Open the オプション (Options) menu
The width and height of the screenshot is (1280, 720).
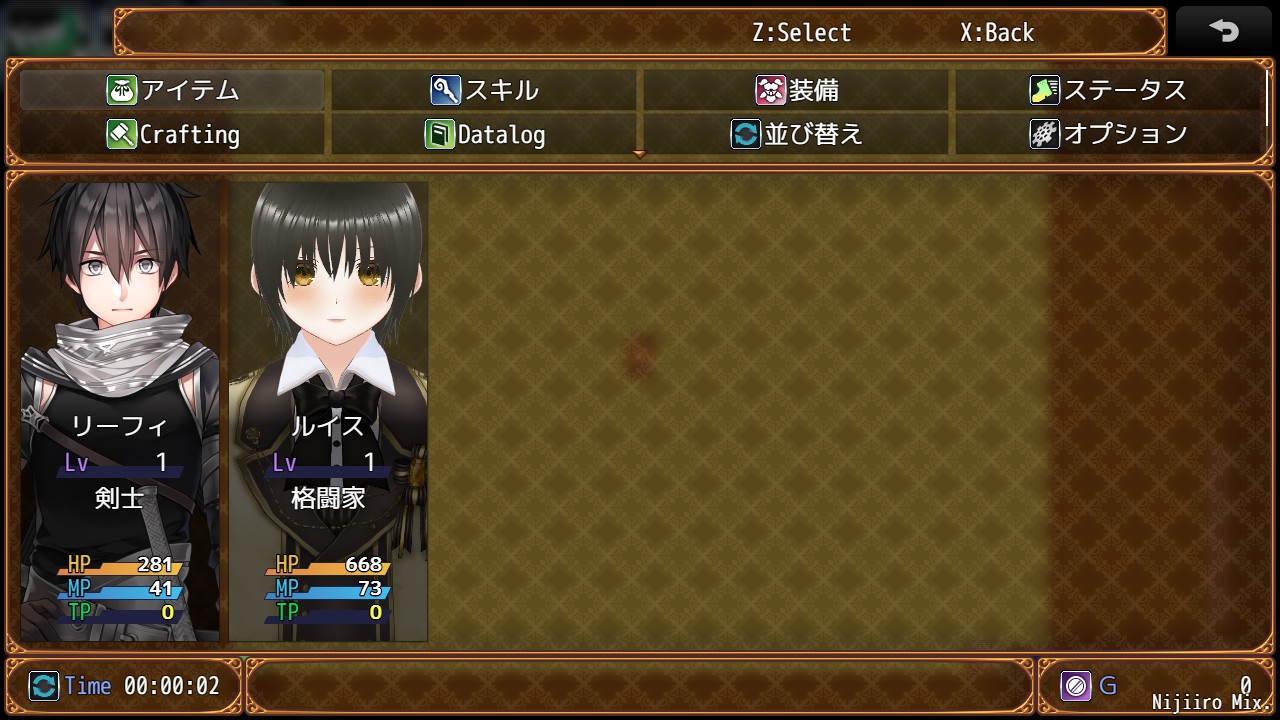coord(1108,134)
